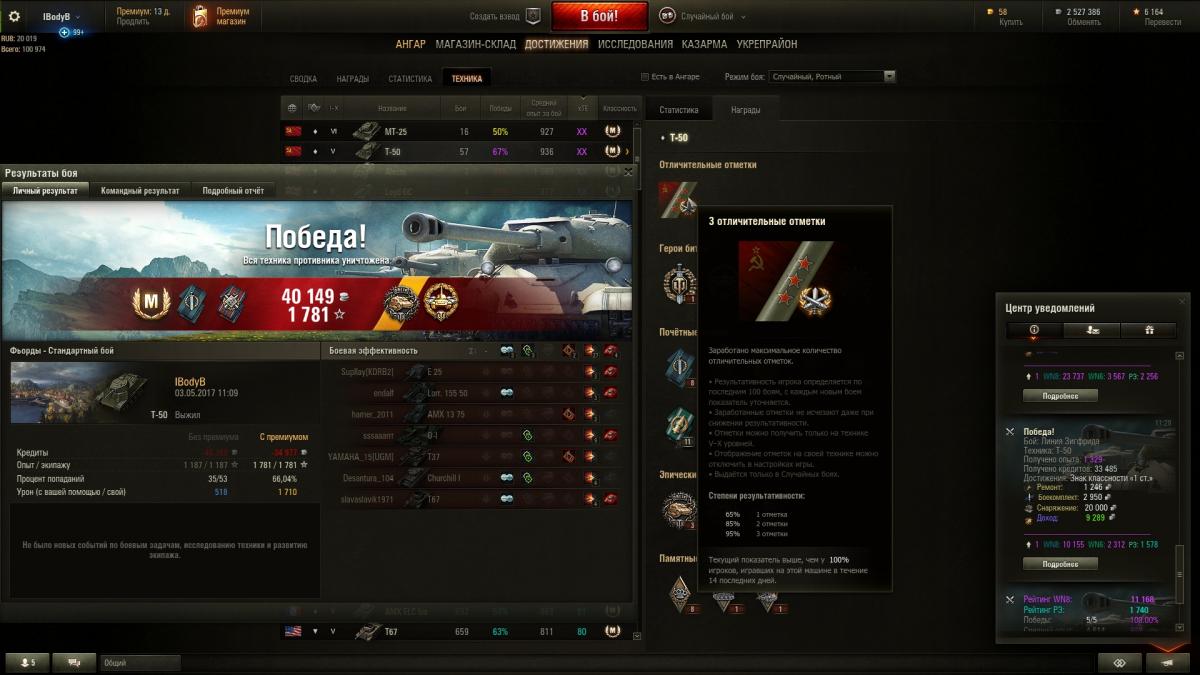Switch to the Сводка tab

[303, 79]
